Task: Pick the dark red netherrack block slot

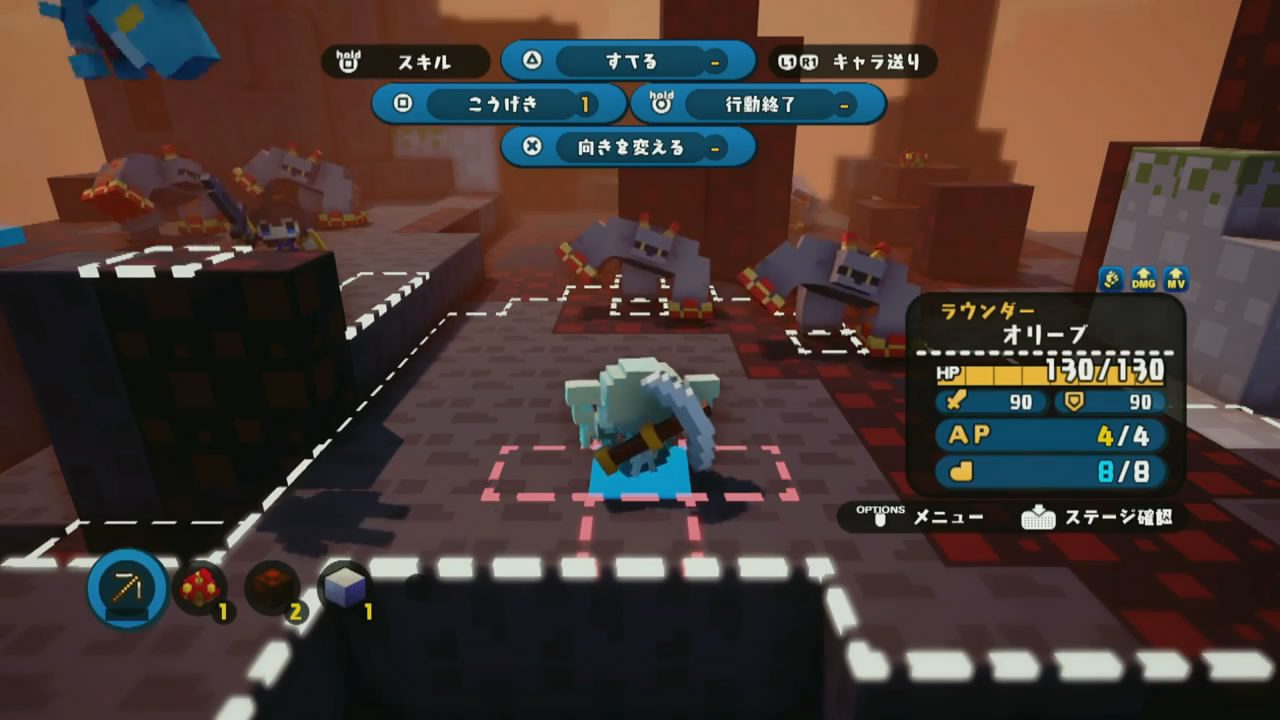Action: point(271,588)
